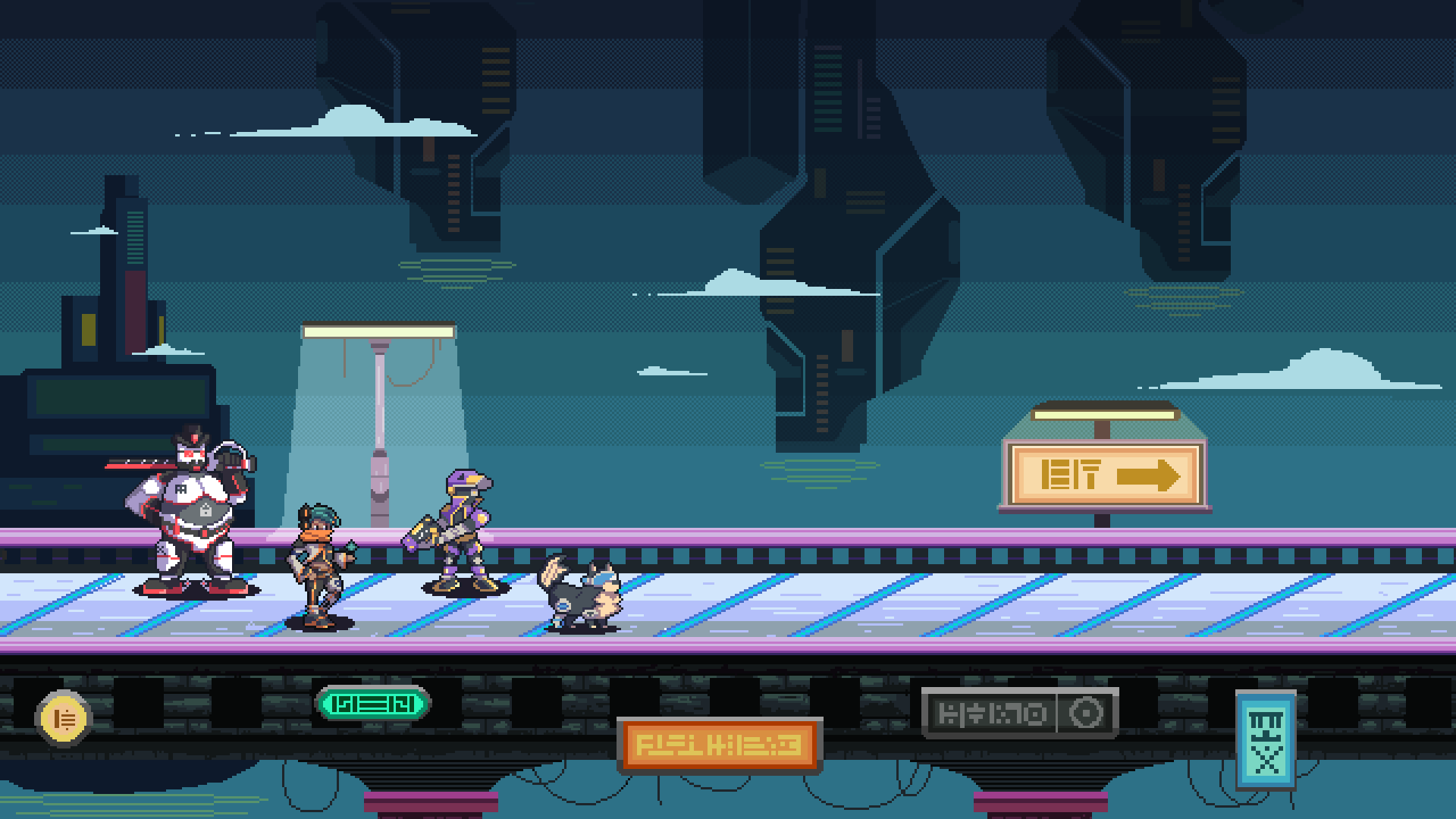Click the circular gear icon on the gray wall panel
The height and width of the screenshot is (819, 1456).
[x=1087, y=713]
